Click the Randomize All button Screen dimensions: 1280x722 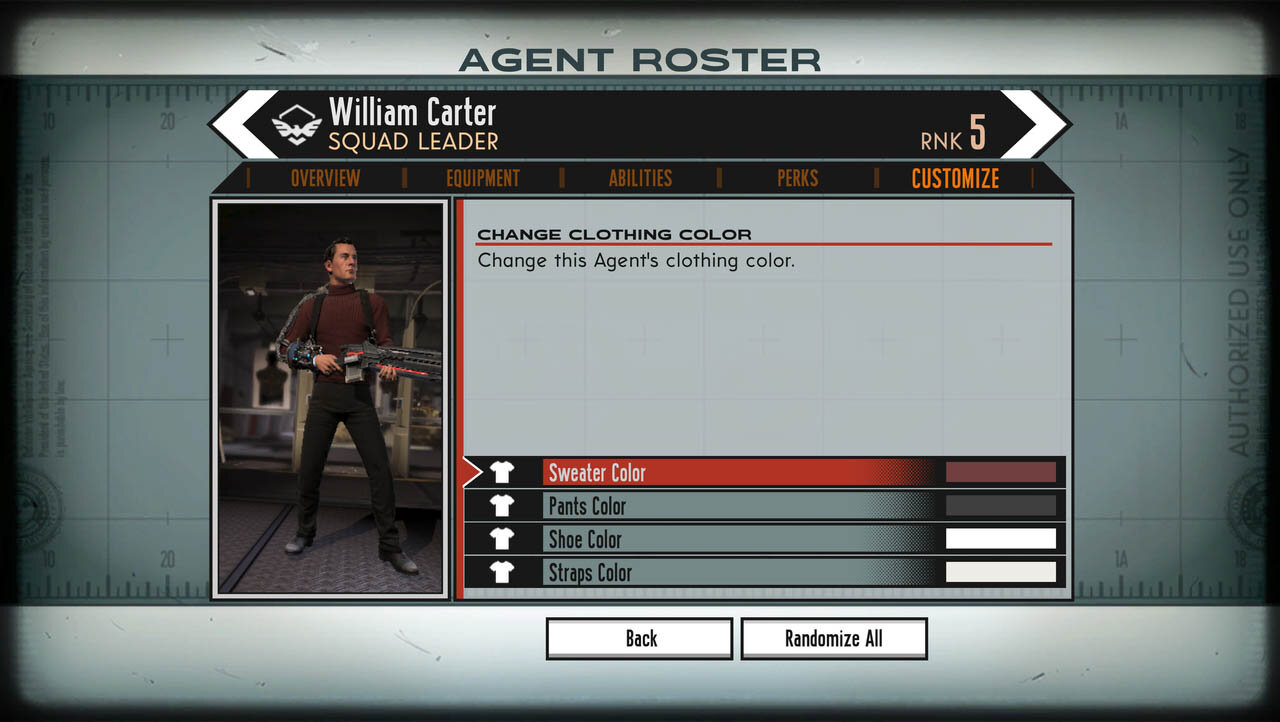coord(834,639)
